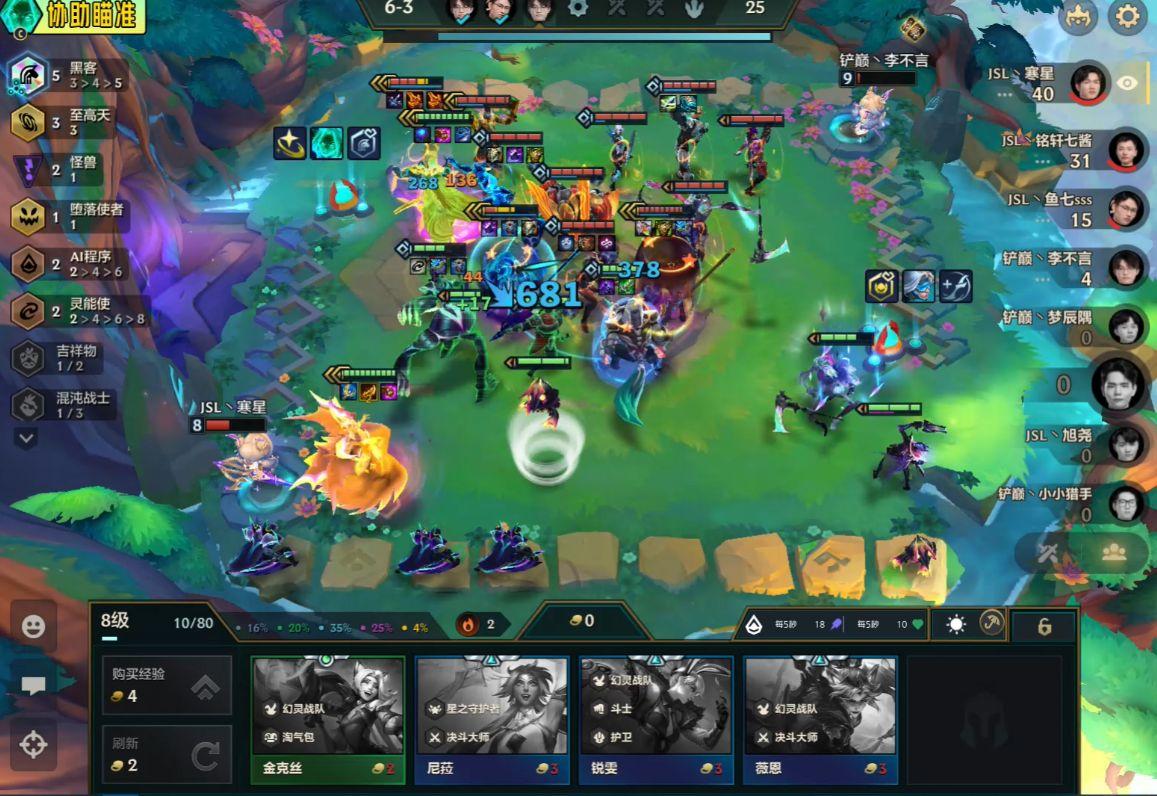
Task: Select the 薇恩 shop card
Action: 819,718
